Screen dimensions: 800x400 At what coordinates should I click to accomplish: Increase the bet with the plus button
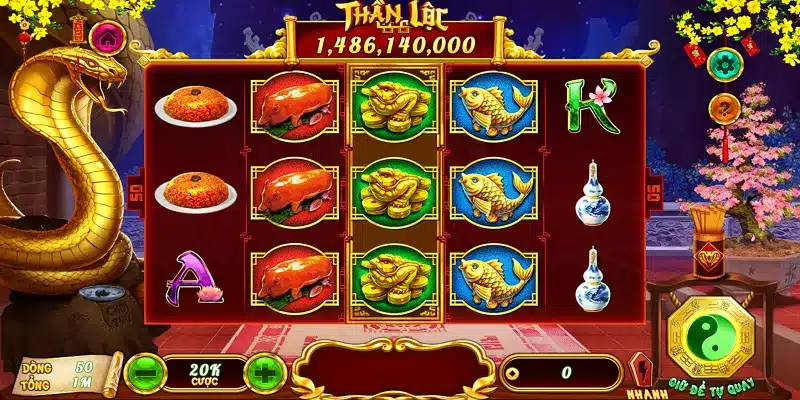coord(263,372)
